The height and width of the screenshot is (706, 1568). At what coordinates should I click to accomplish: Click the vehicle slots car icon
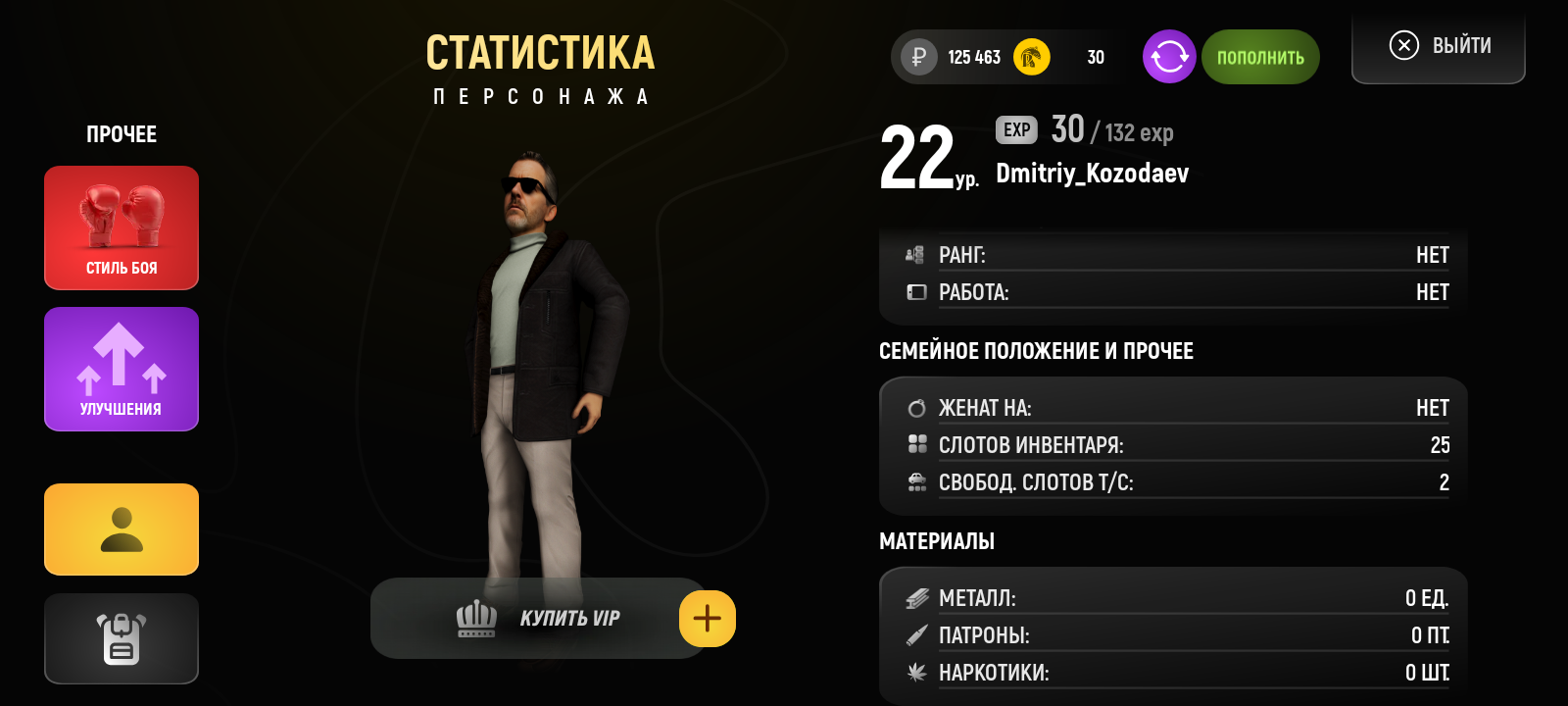915,481
